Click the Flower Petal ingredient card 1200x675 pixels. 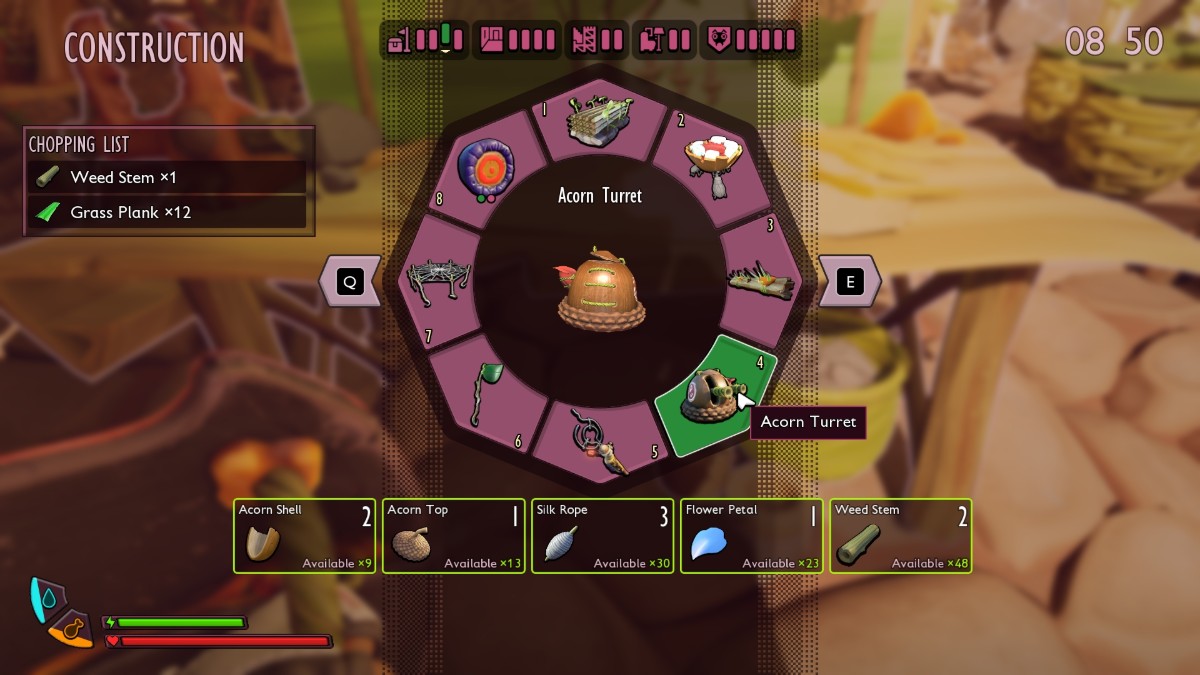751,536
